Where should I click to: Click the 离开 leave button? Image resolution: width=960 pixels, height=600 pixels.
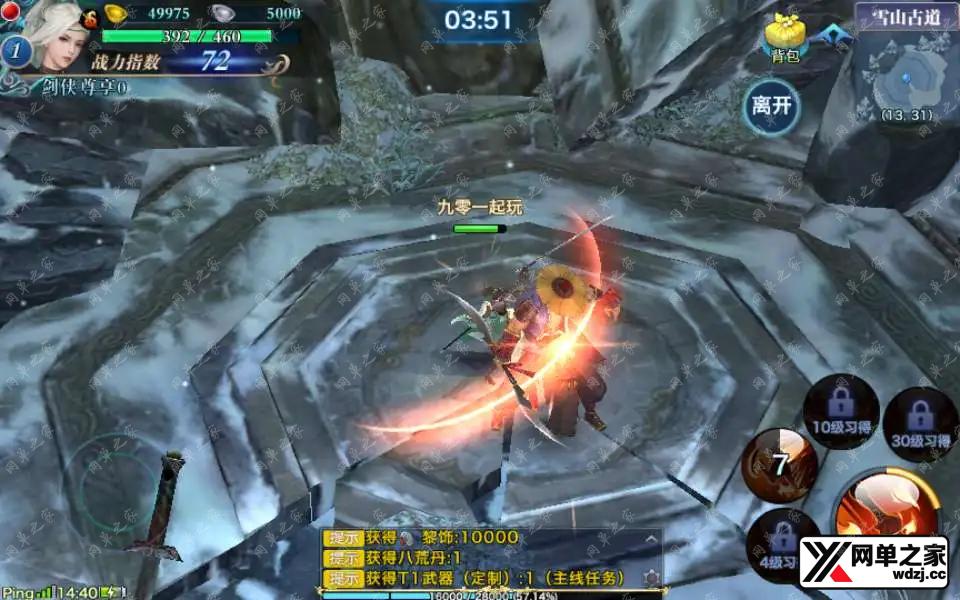click(772, 107)
